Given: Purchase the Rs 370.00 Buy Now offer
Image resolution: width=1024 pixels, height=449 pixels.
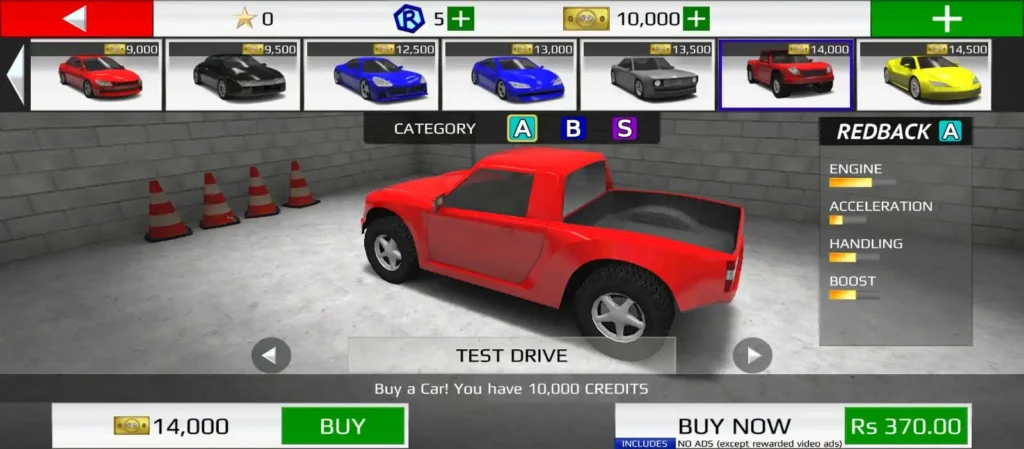Looking at the screenshot, I should point(907,426).
